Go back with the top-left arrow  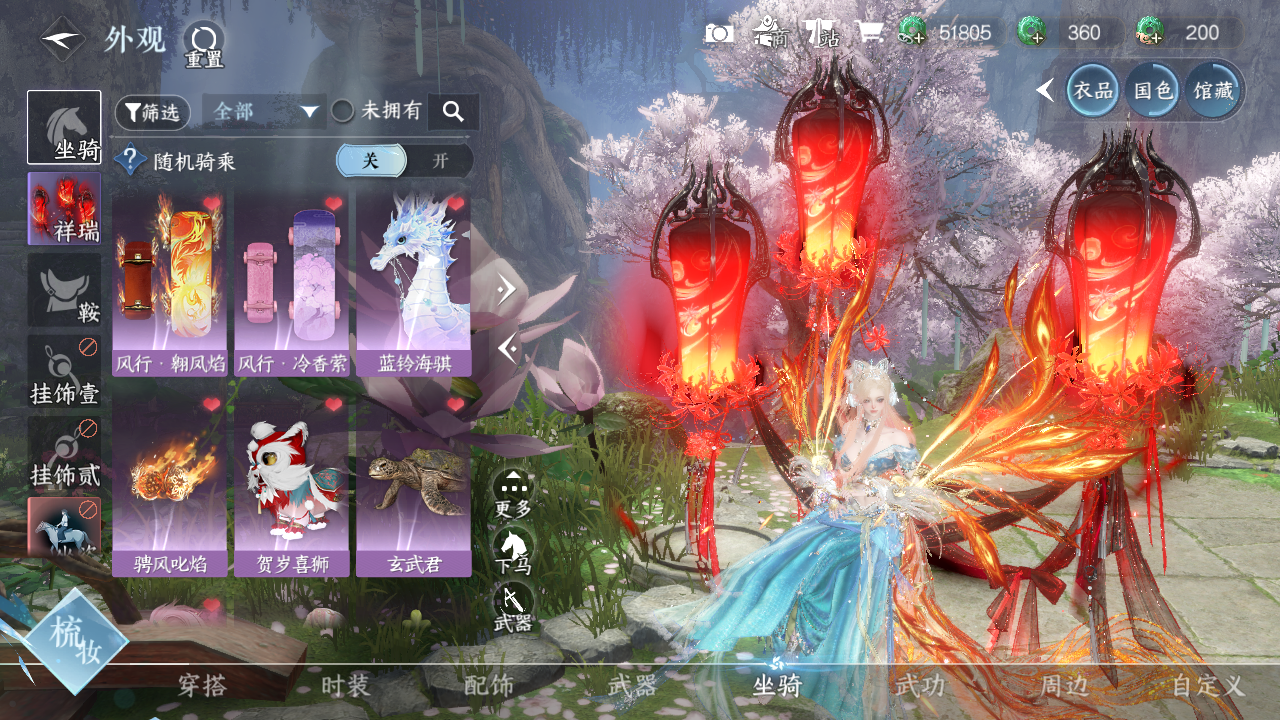click(62, 39)
